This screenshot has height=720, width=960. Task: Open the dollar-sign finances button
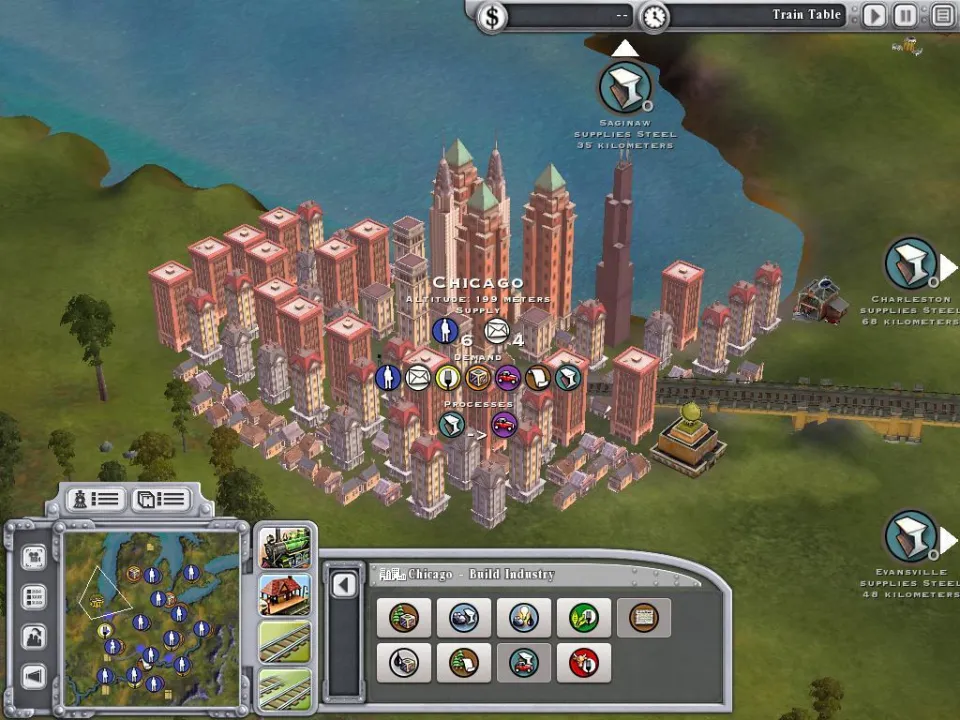click(491, 17)
